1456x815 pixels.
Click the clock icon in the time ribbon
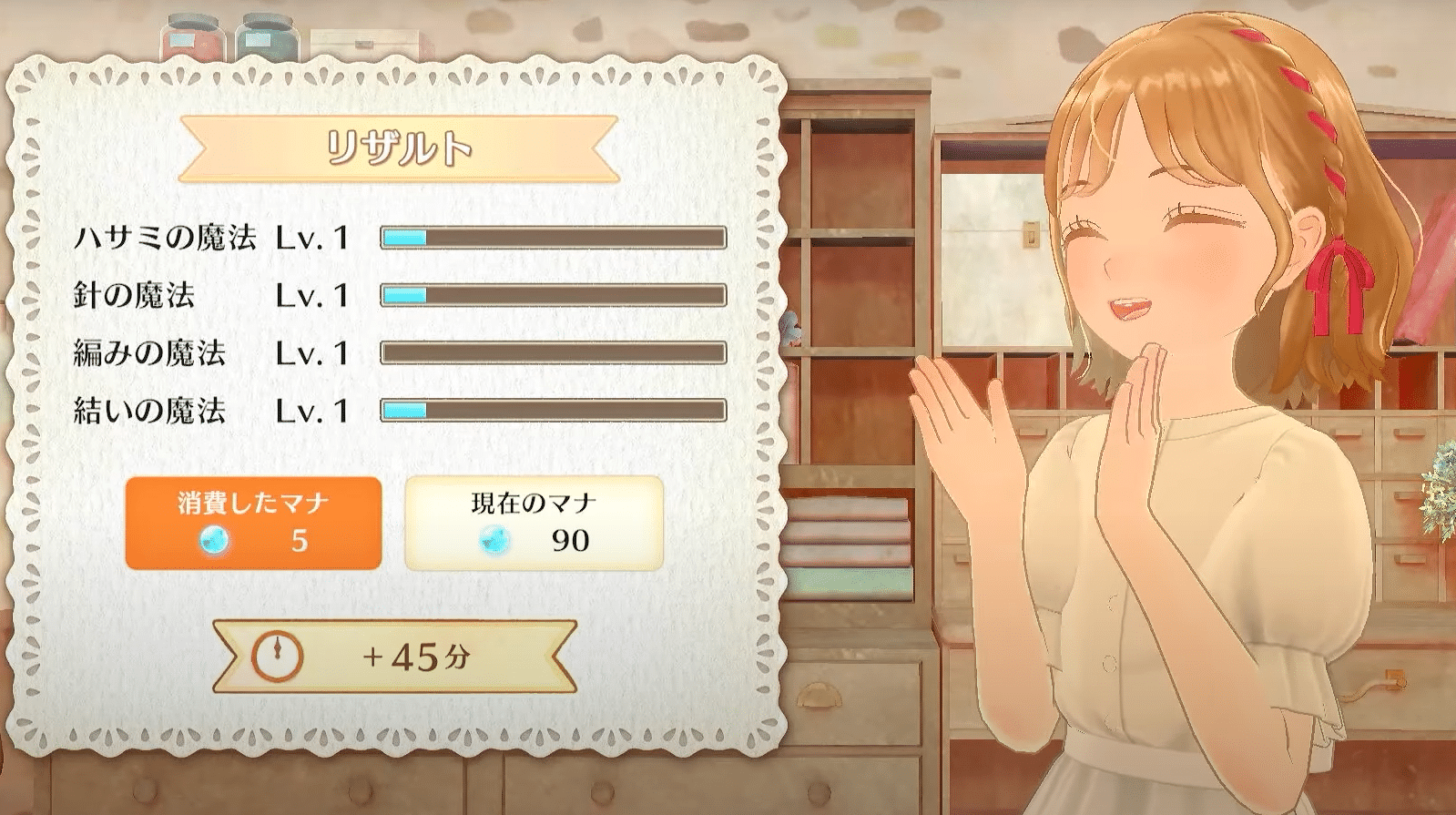[278, 655]
